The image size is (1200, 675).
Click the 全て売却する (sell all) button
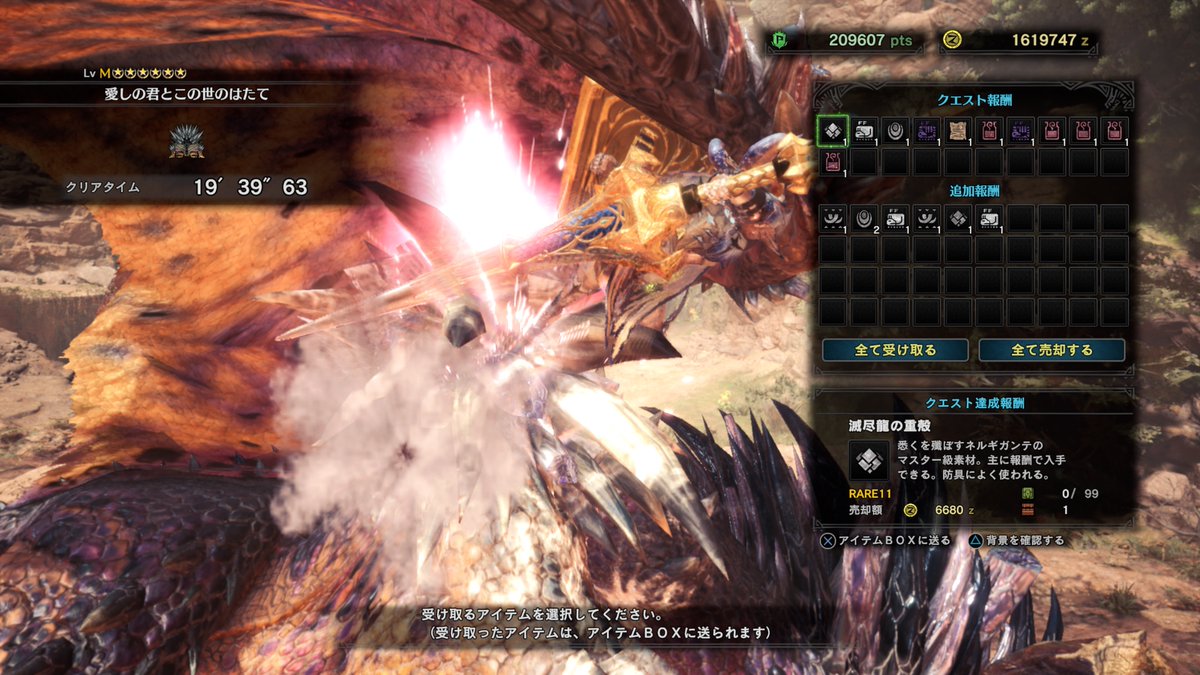pyautogui.click(x=1051, y=350)
